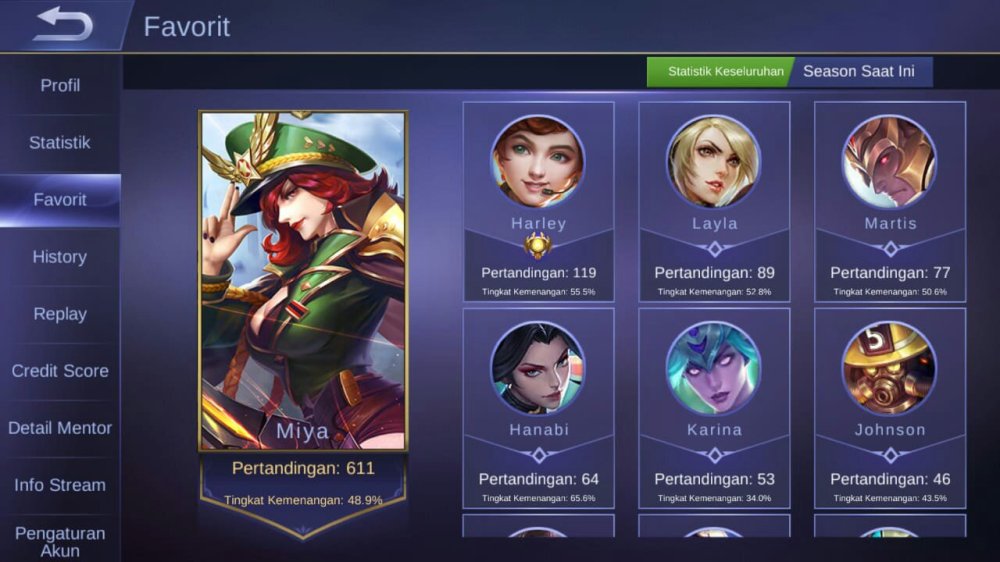Pick the Hanabi hero tile
The width and height of the screenshot is (1000, 562).
click(538, 408)
